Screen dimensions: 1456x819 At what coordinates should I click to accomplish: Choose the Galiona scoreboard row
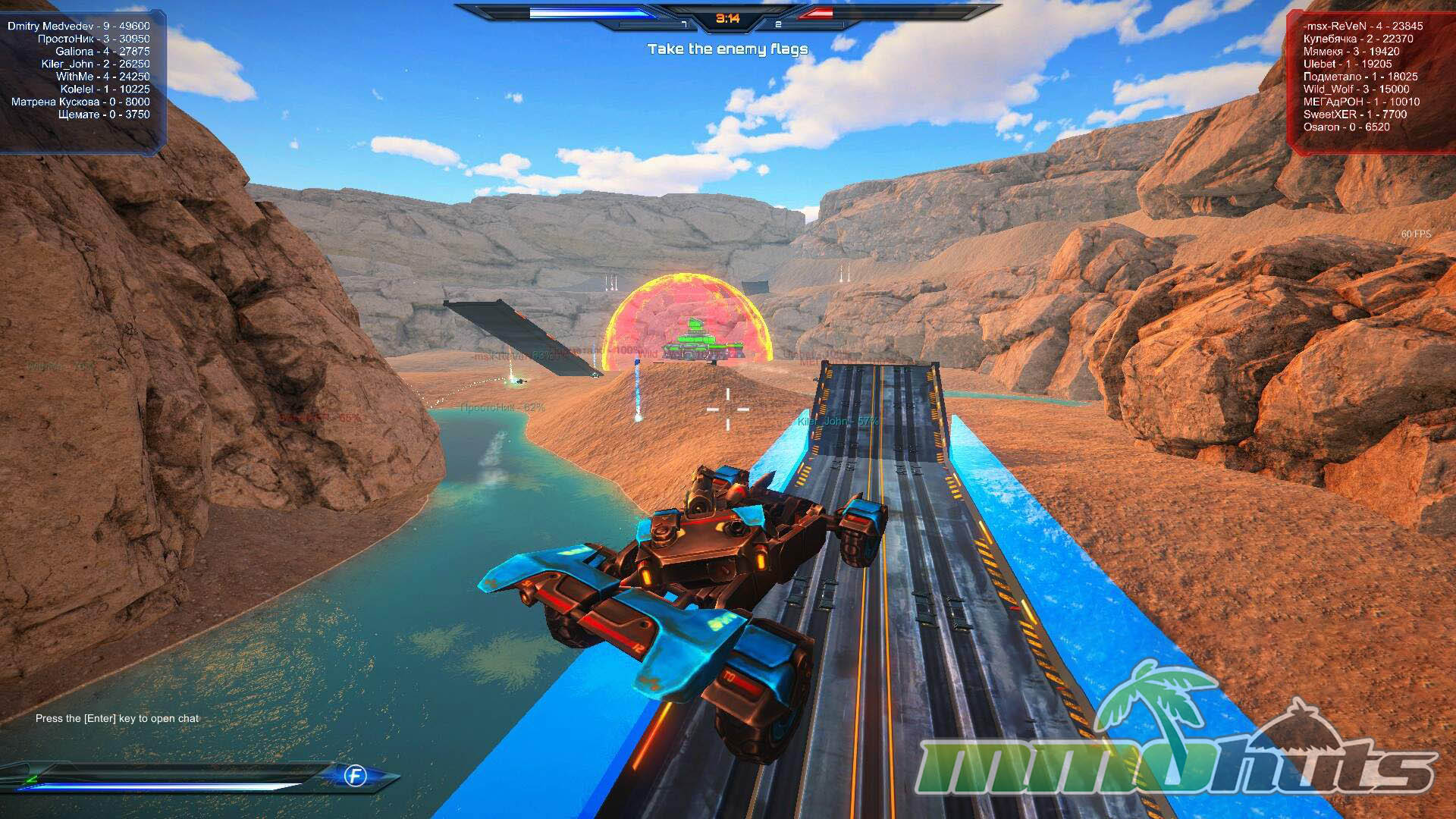pyautogui.click(x=102, y=52)
